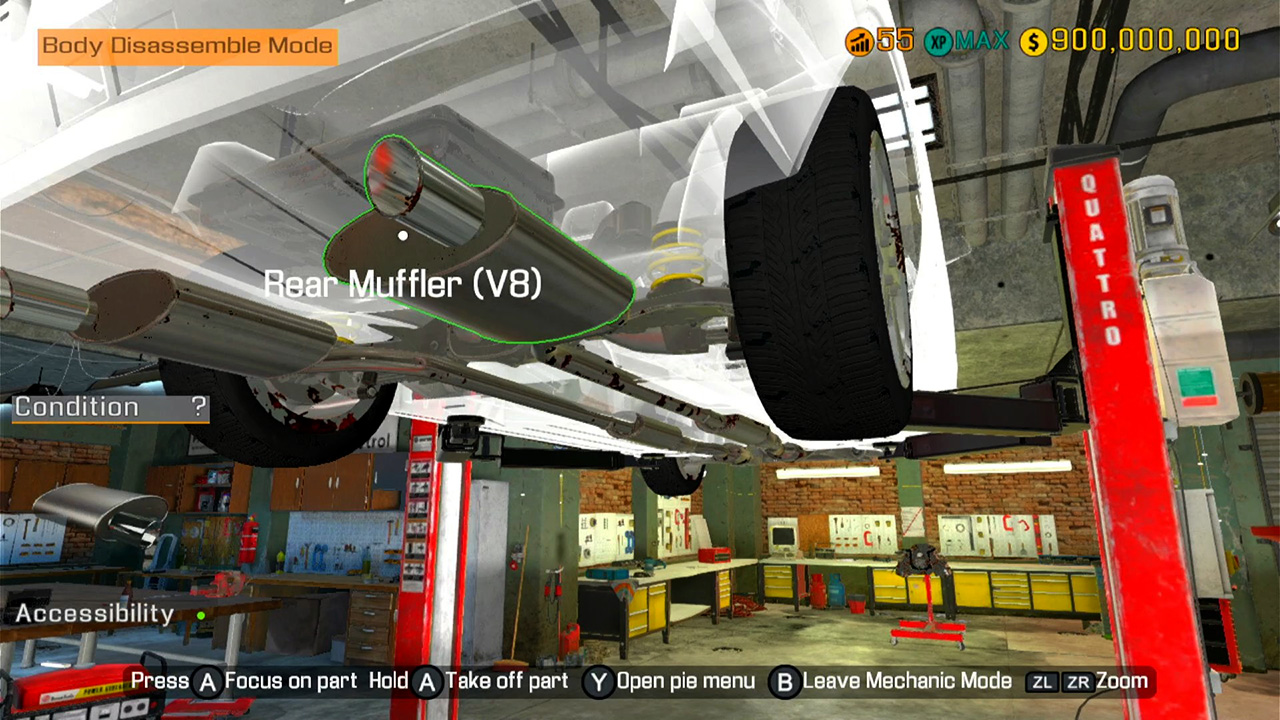The width and height of the screenshot is (1280, 720).
Task: Click the orange skill points coin icon
Action: [859, 40]
